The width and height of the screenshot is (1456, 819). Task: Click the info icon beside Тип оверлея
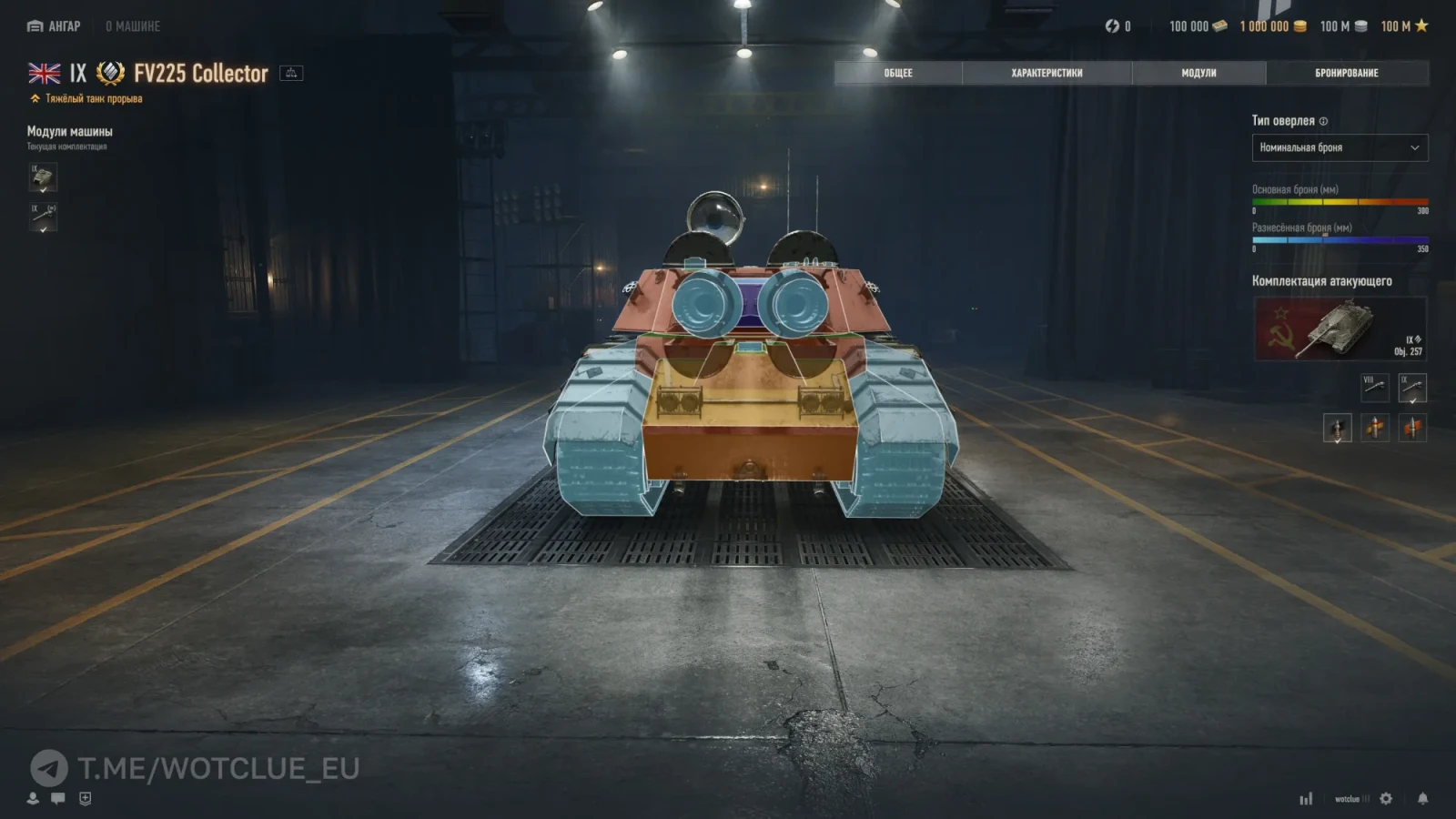click(x=1323, y=121)
